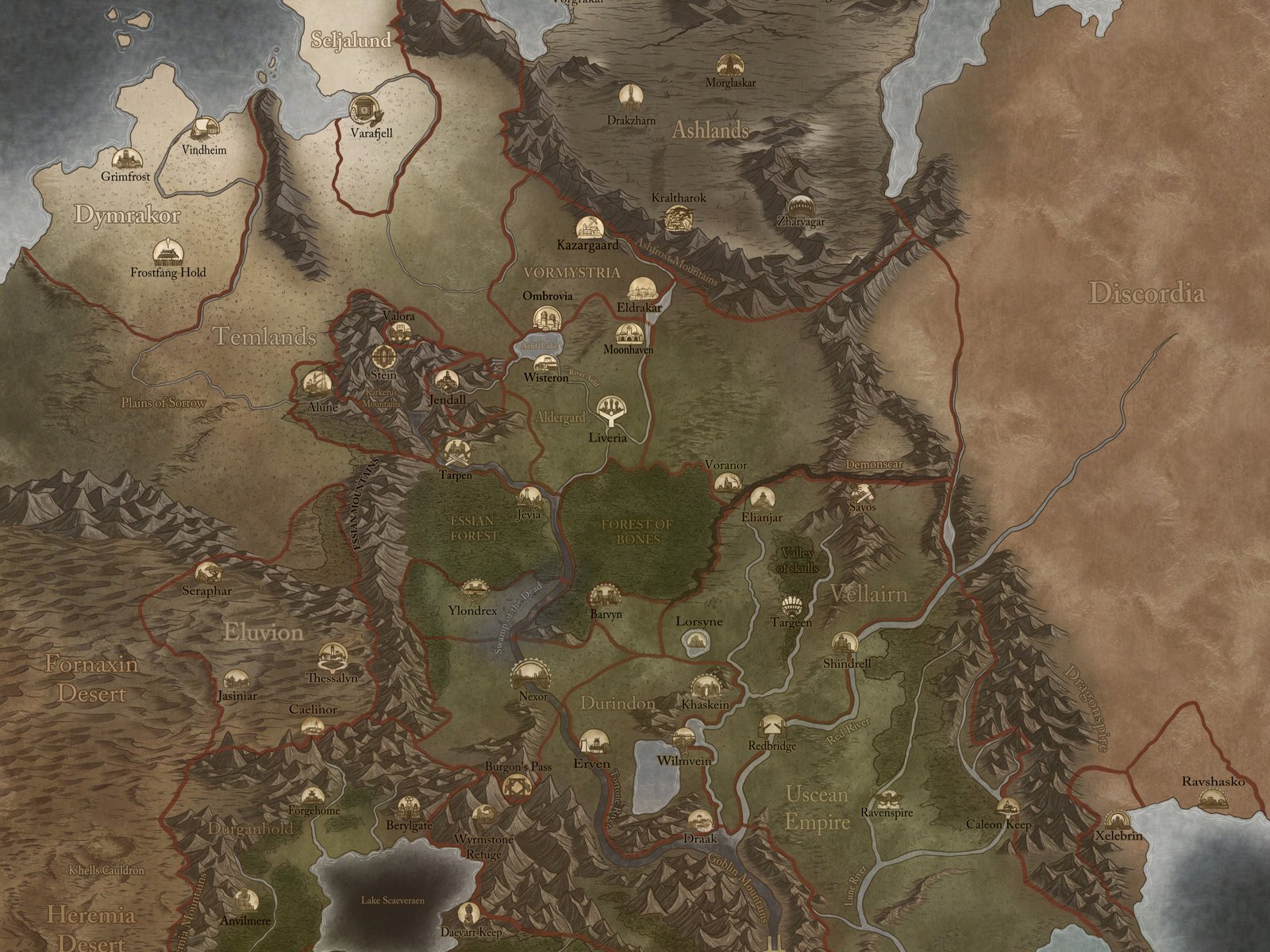Image resolution: width=1270 pixels, height=952 pixels.
Task: Open the Burgon's Pass gate marker
Action: (517, 786)
